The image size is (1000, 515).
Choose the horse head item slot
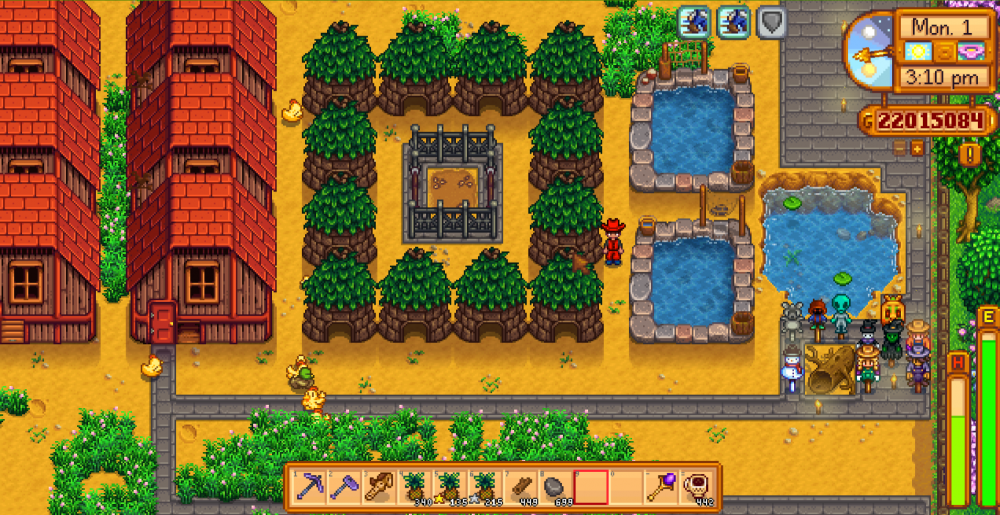click(x=380, y=488)
